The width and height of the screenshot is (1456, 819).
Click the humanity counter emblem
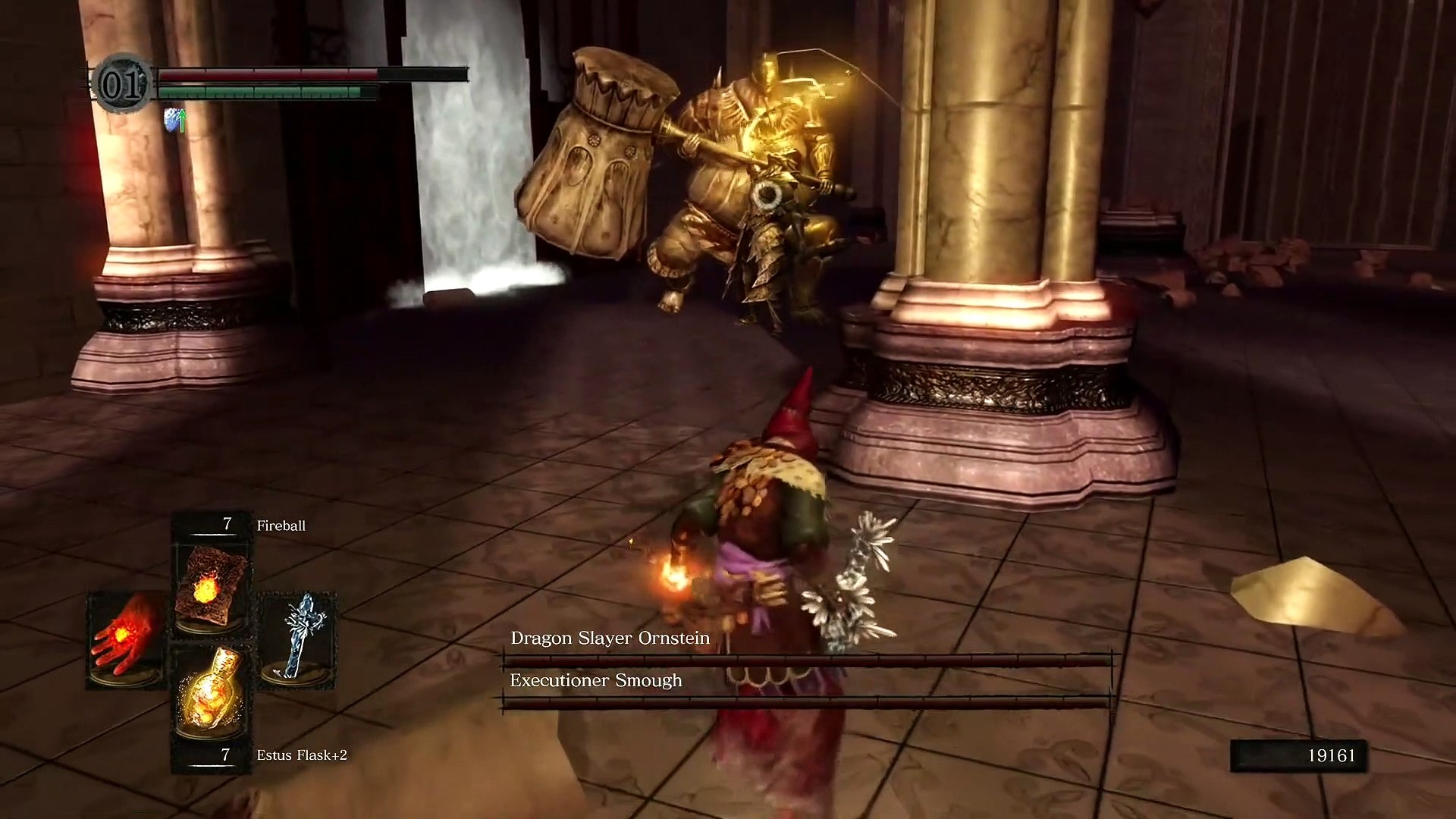point(121,83)
